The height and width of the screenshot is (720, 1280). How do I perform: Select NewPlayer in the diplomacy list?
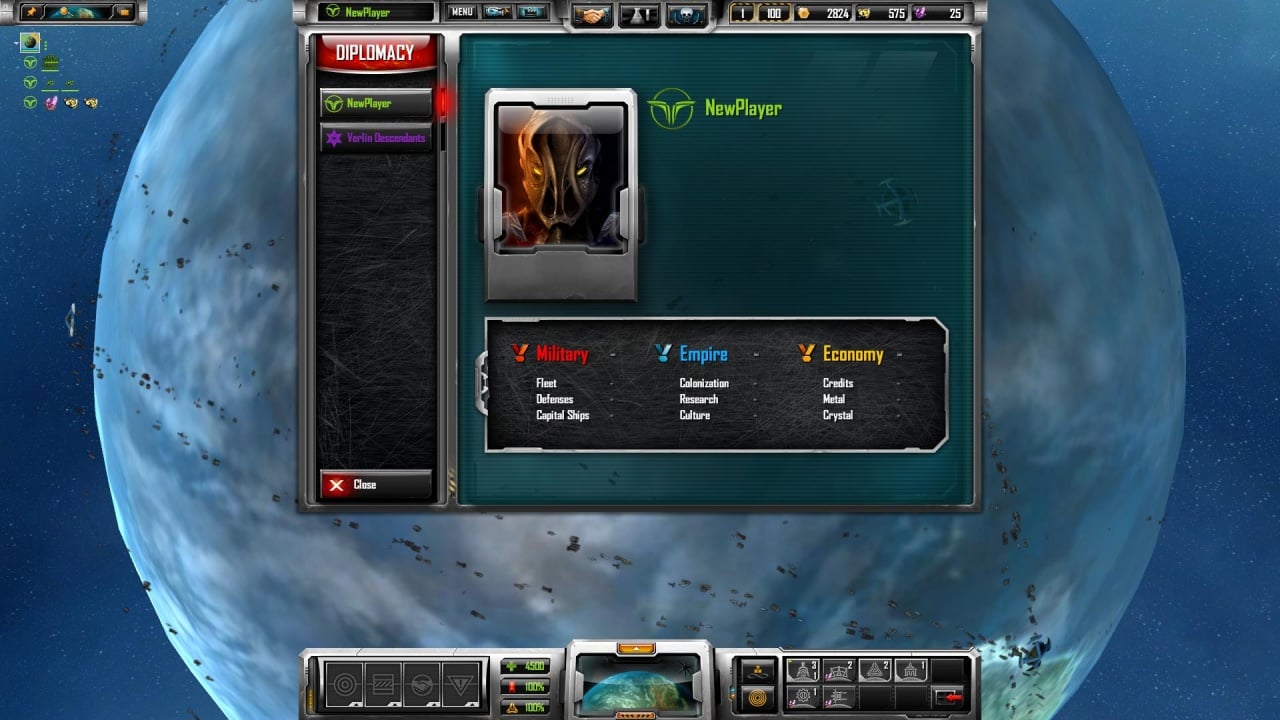click(x=375, y=103)
